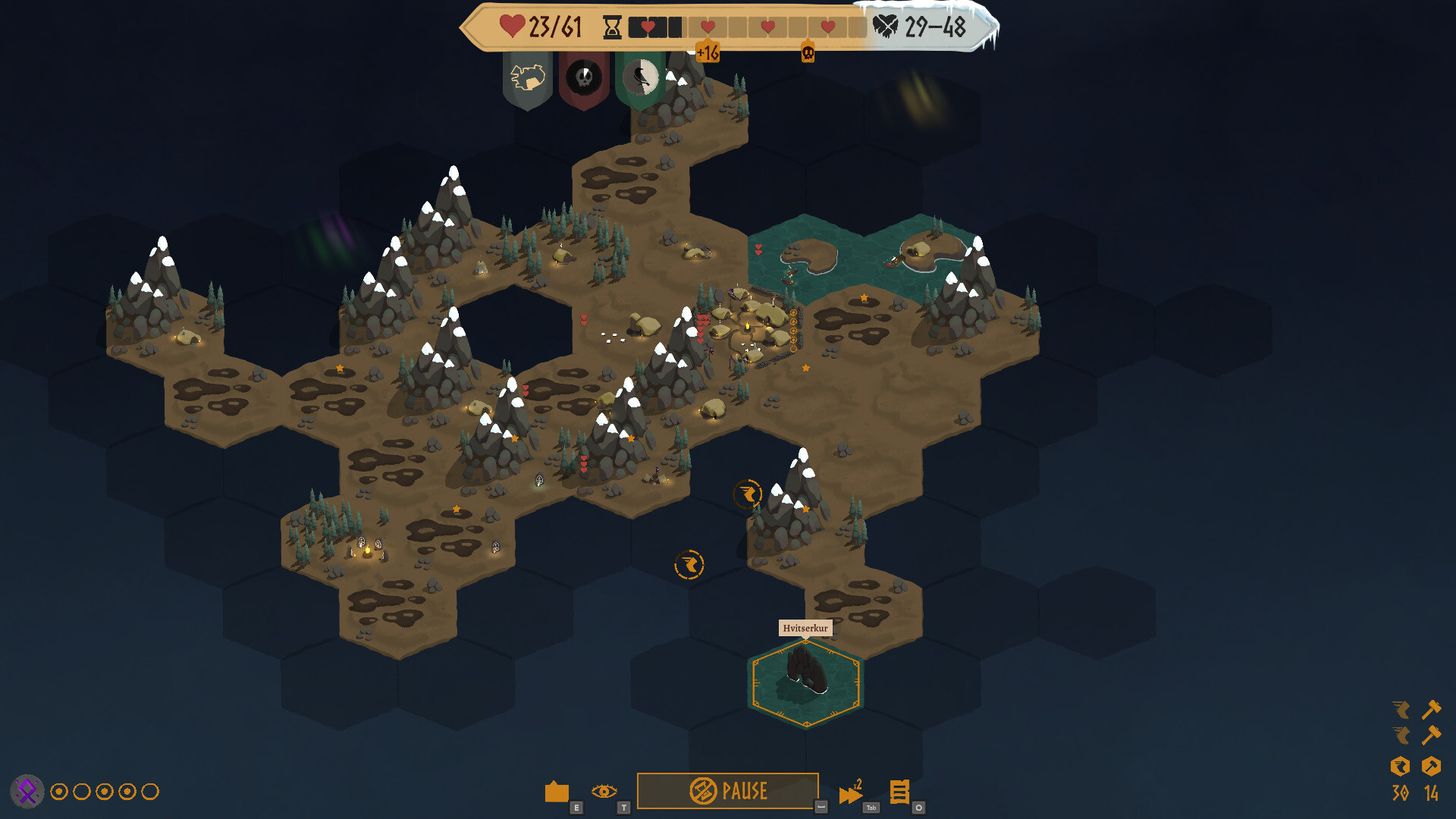Screen dimensions: 1456x819
Task: Select the raven banner
Action: click(642, 78)
